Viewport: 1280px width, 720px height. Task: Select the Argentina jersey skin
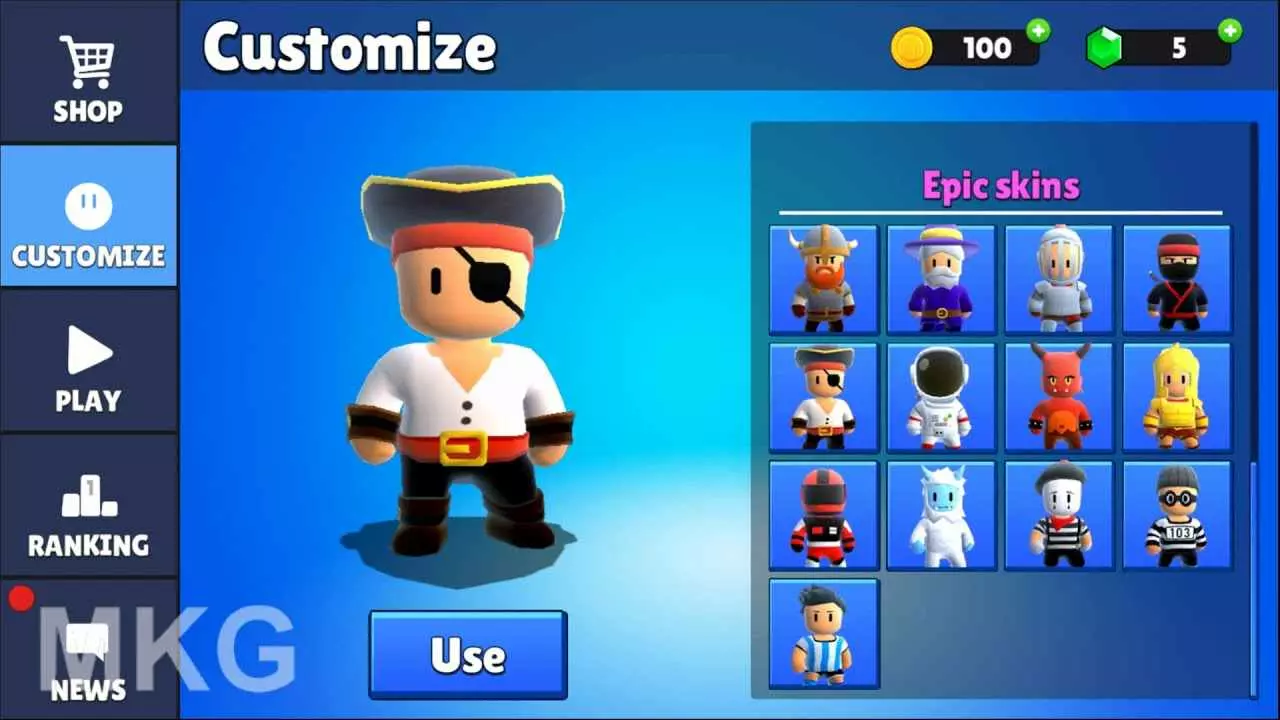(x=822, y=633)
